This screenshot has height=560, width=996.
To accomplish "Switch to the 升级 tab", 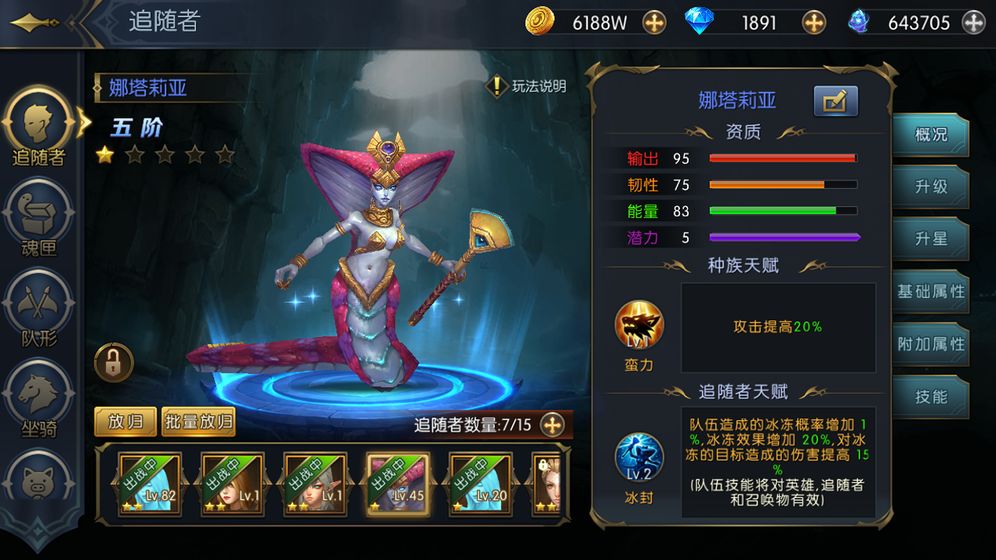I will (x=930, y=187).
